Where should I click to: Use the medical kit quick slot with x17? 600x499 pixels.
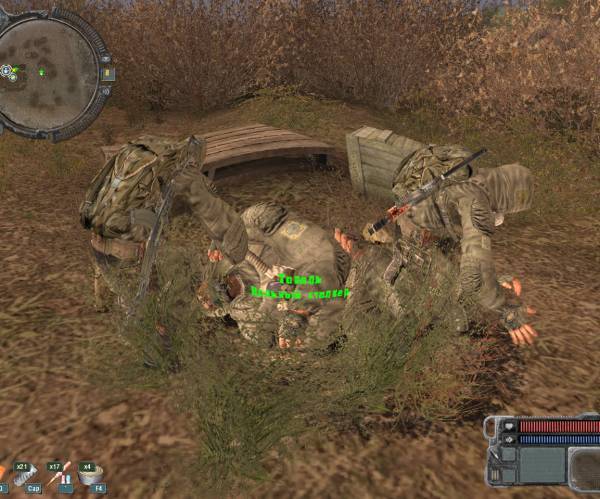click(x=62, y=473)
